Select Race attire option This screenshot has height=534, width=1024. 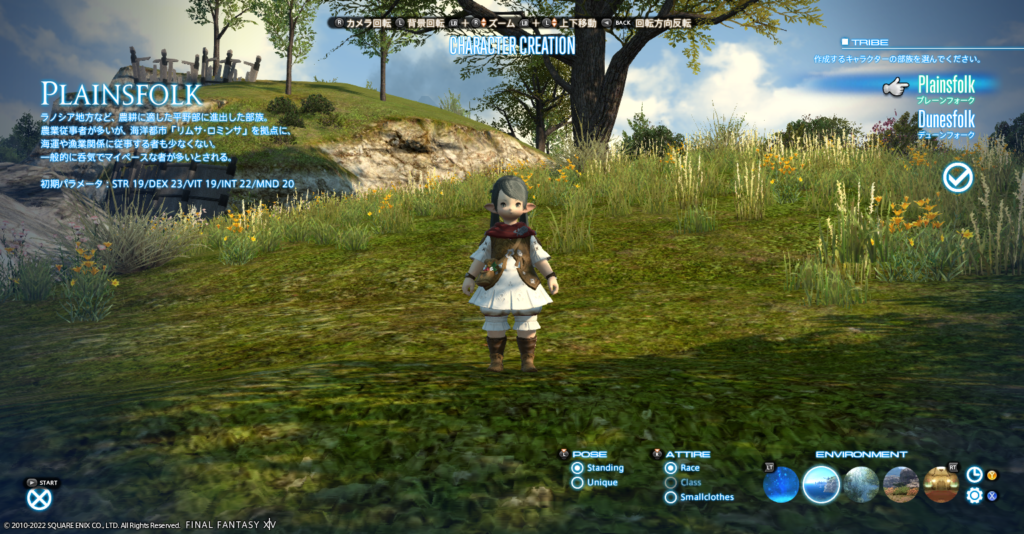(671, 468)
